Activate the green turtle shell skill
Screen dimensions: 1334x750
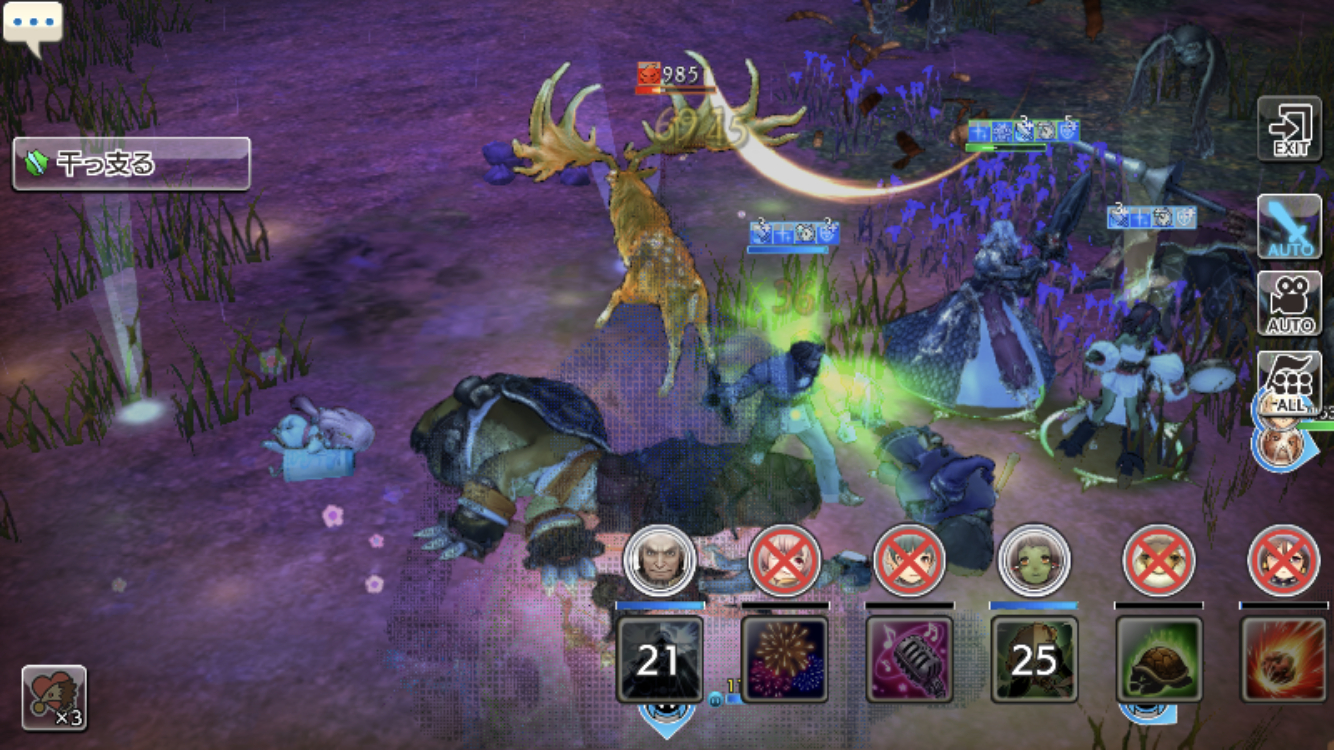pos(1159,659)
